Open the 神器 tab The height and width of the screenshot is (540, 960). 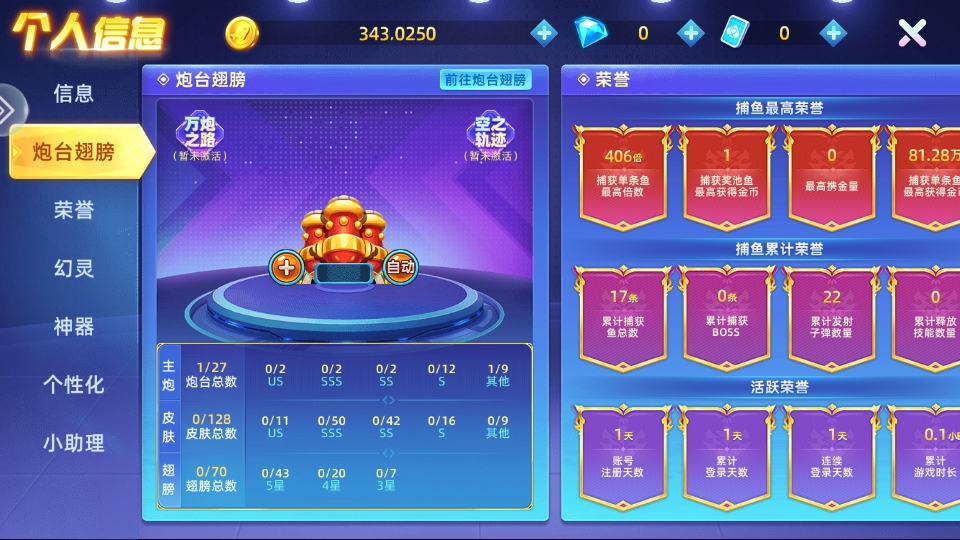point(74,326)
